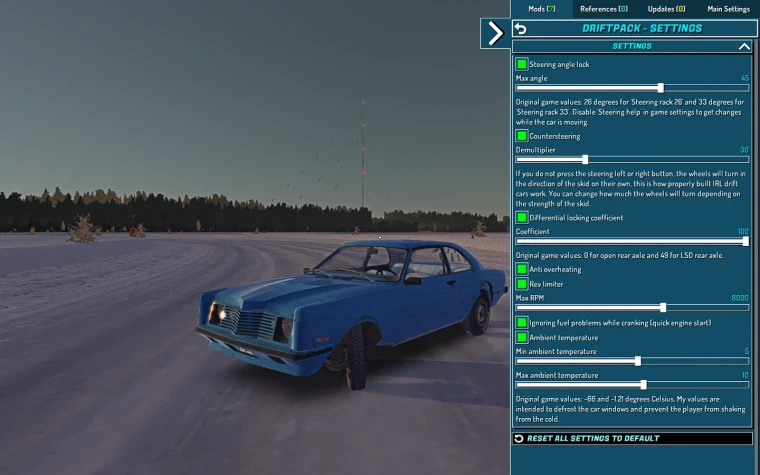Image resolution: width=760 pixels, height=475 pixels.
Task: Toggle the Countersteering checkbox
Action: click(x=522, y=136)
